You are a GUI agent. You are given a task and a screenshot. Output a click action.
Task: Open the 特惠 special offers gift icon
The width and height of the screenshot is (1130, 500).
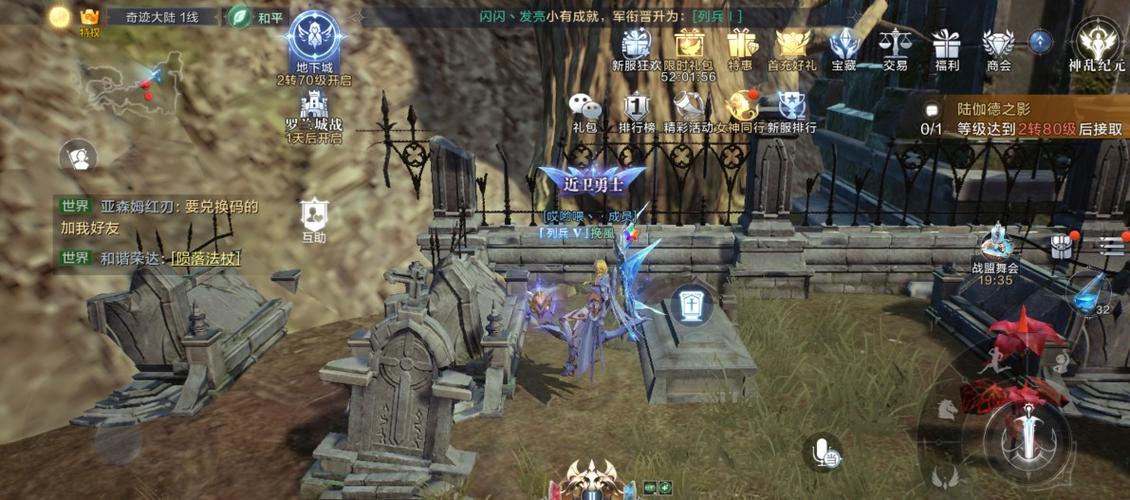tap(740, 46)
